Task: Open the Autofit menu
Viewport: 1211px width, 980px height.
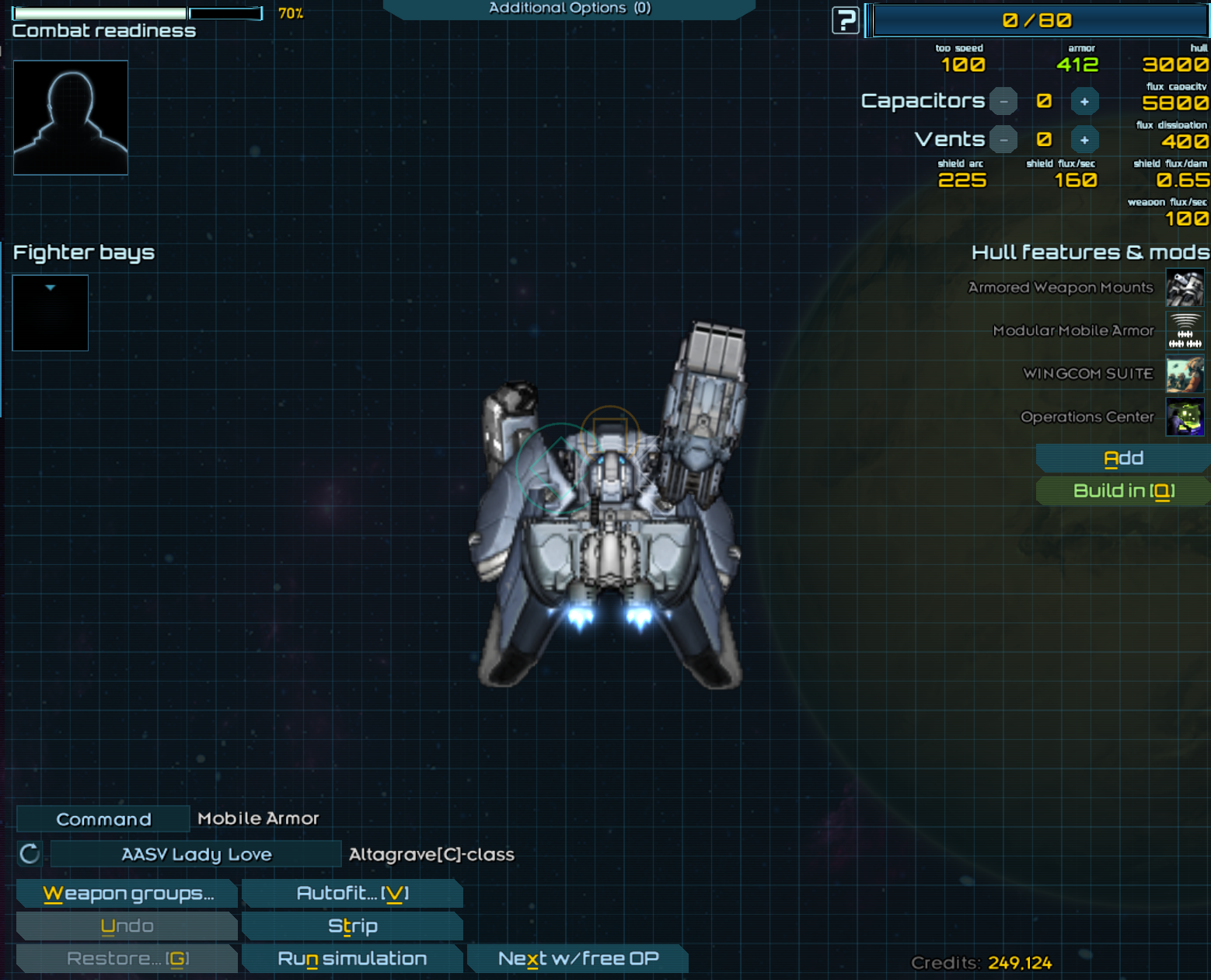Action: point(352,894)
